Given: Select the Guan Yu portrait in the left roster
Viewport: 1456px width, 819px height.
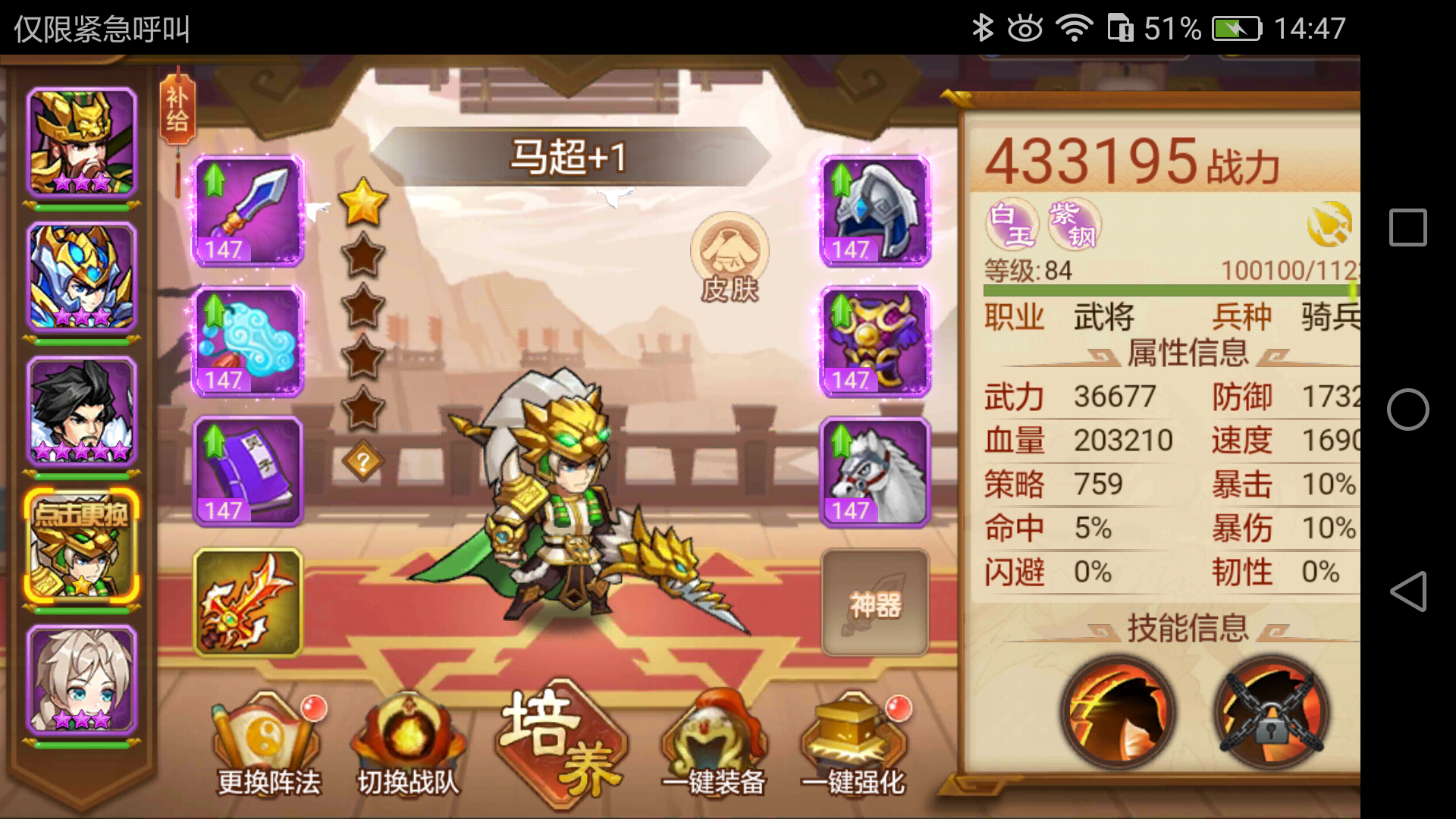Looking at the screenshot, I should click(81, 140).
